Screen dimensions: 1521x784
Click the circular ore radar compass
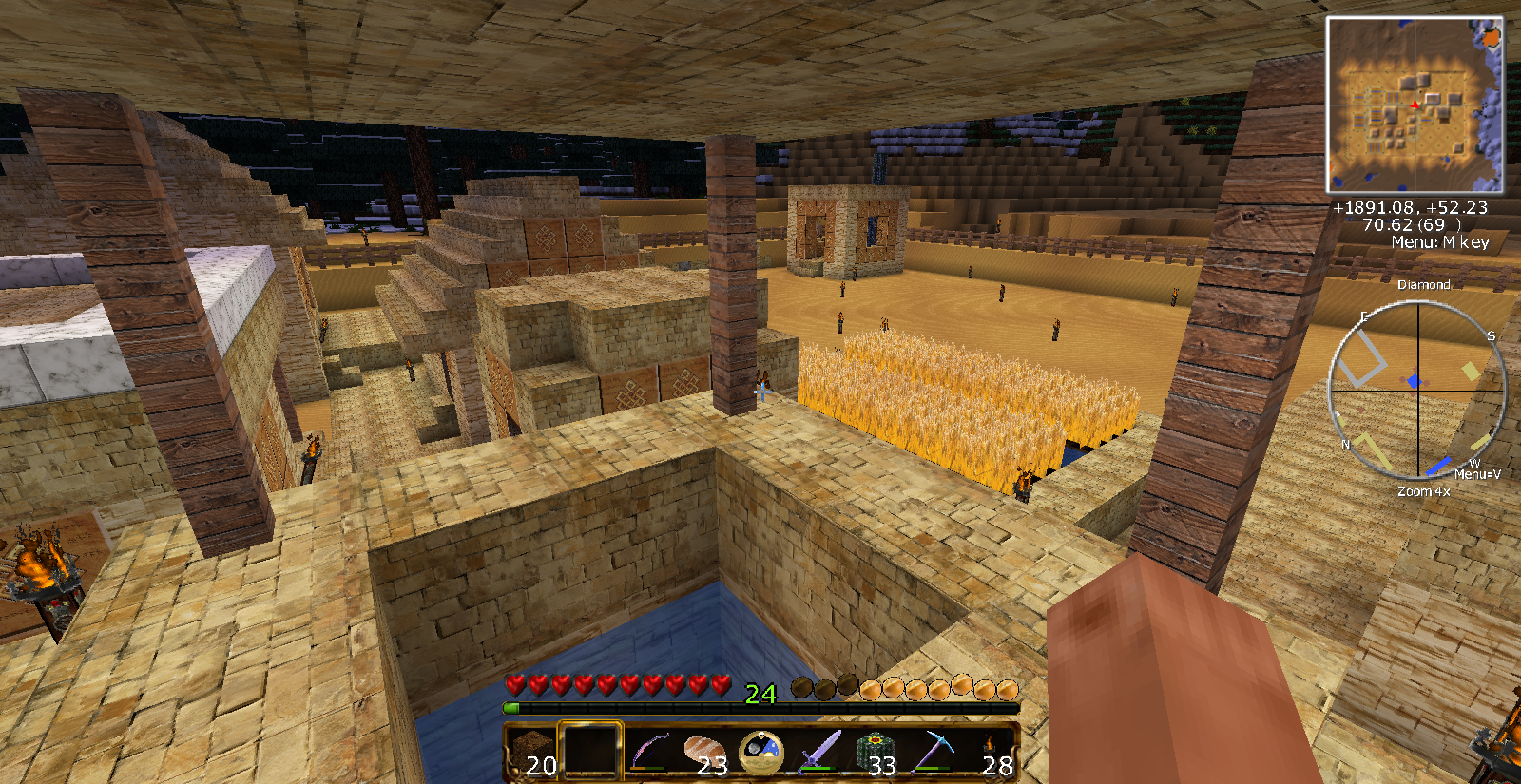tap(1417, 390)
